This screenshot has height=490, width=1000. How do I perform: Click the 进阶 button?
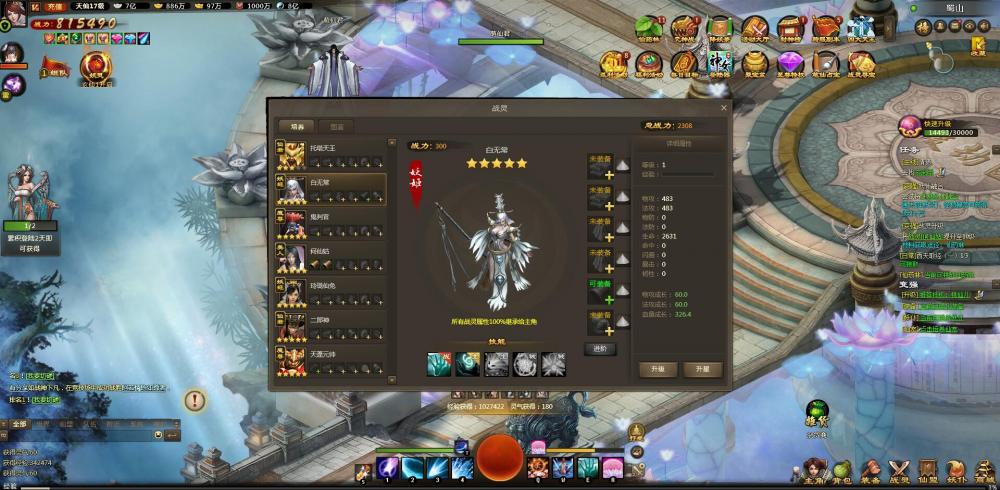pos(599,349)
